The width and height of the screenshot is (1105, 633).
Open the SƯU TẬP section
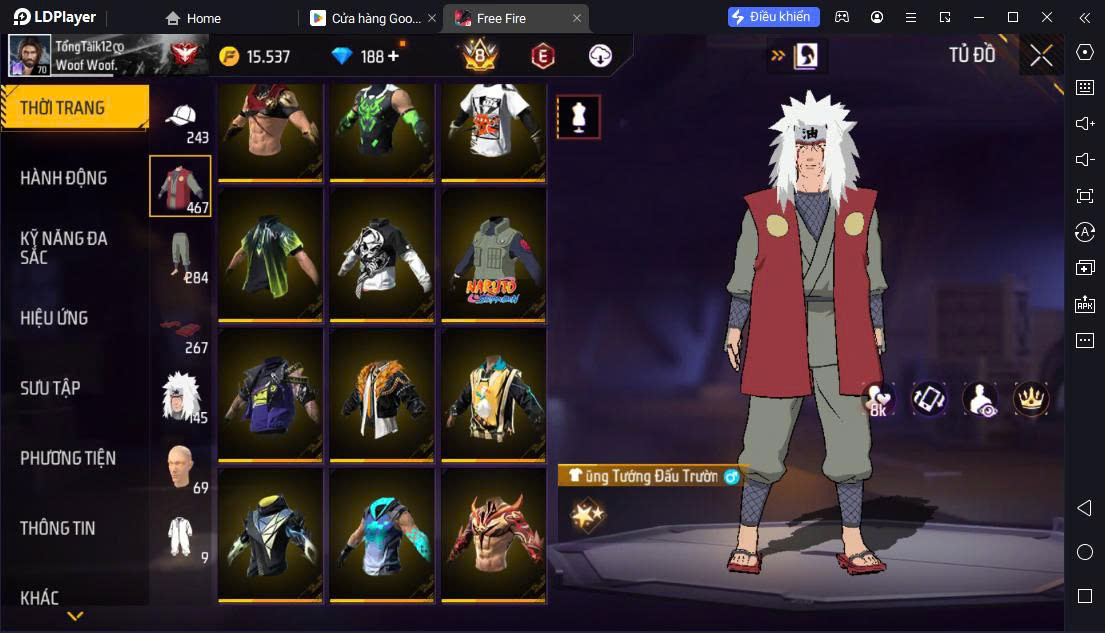click(x=50, y=388)
